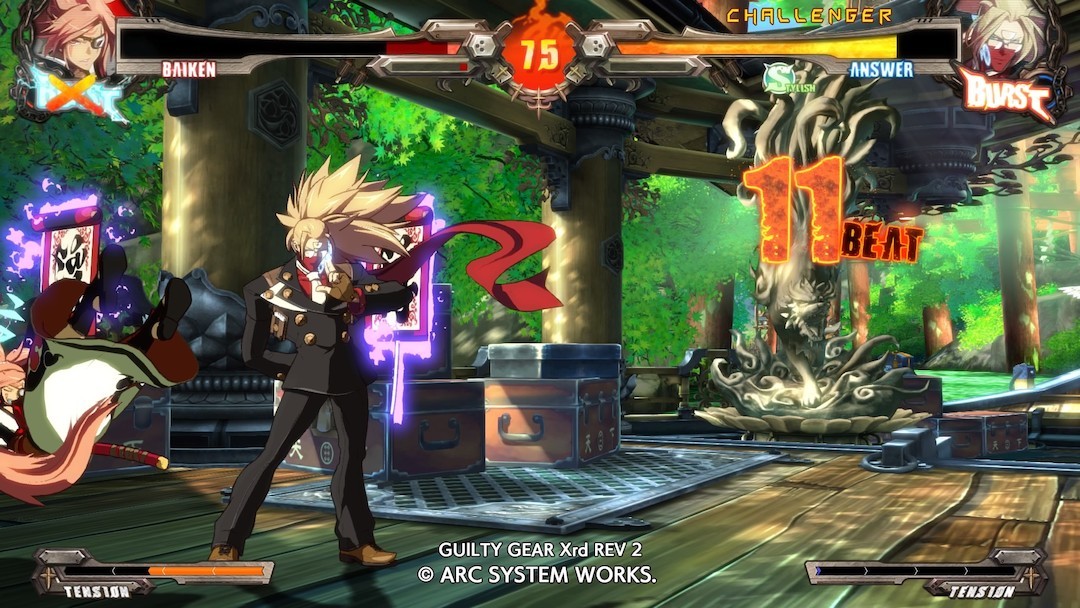The image size is (1080, 608).
Task: Click the green Stylish badge
Action: (x=778, y=77)
